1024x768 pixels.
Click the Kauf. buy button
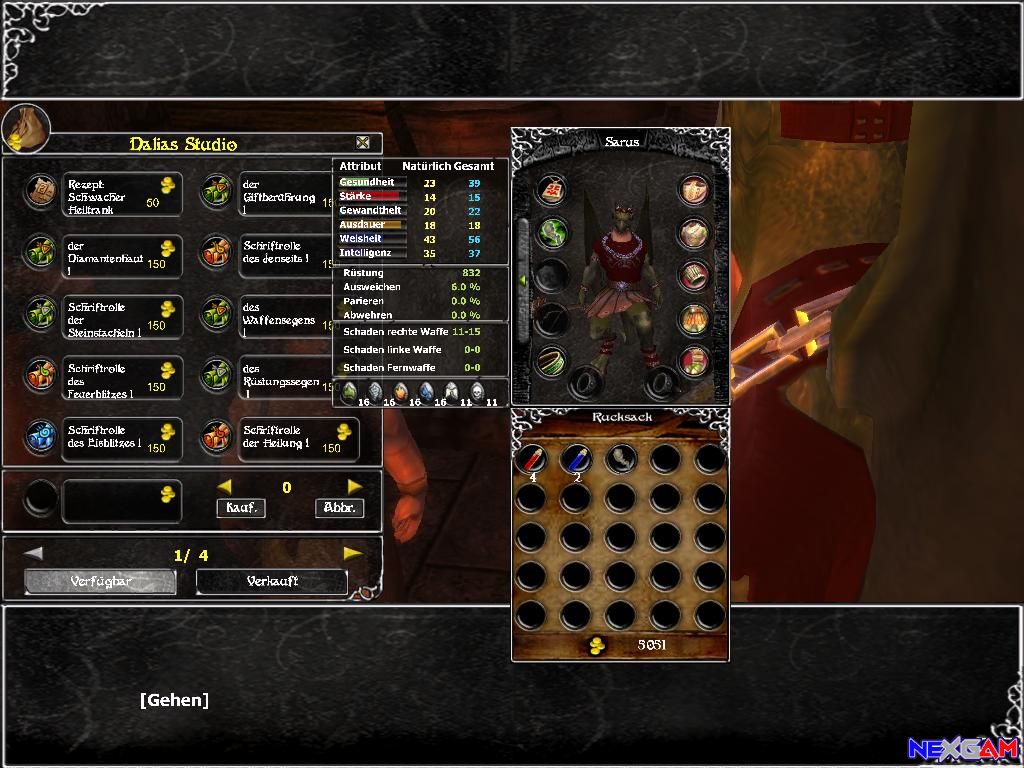pos(241,507)
